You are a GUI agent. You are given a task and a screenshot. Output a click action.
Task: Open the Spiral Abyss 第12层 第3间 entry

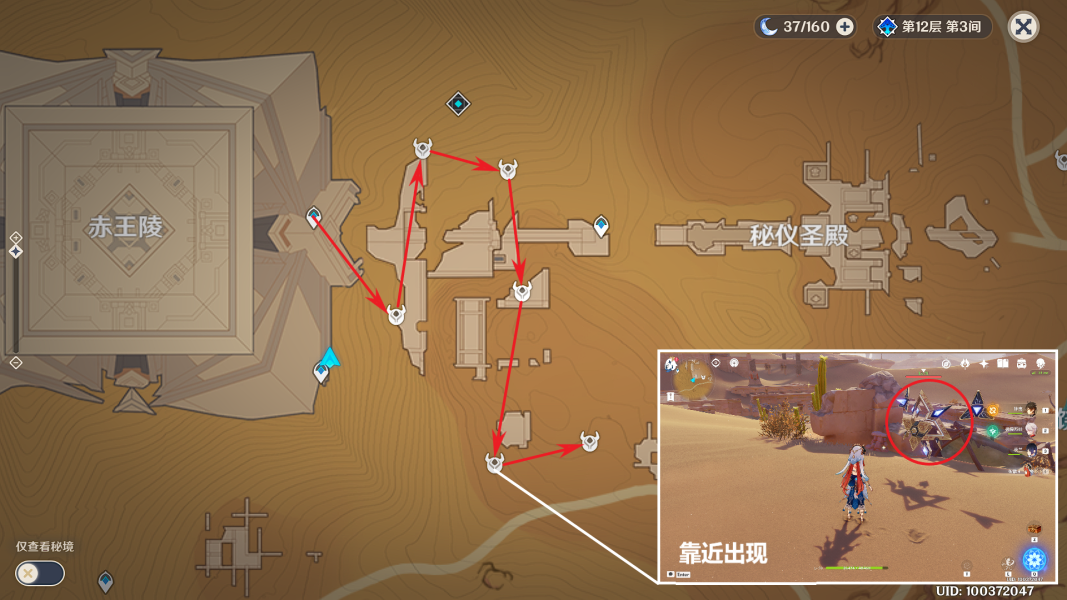click(934, 27)
